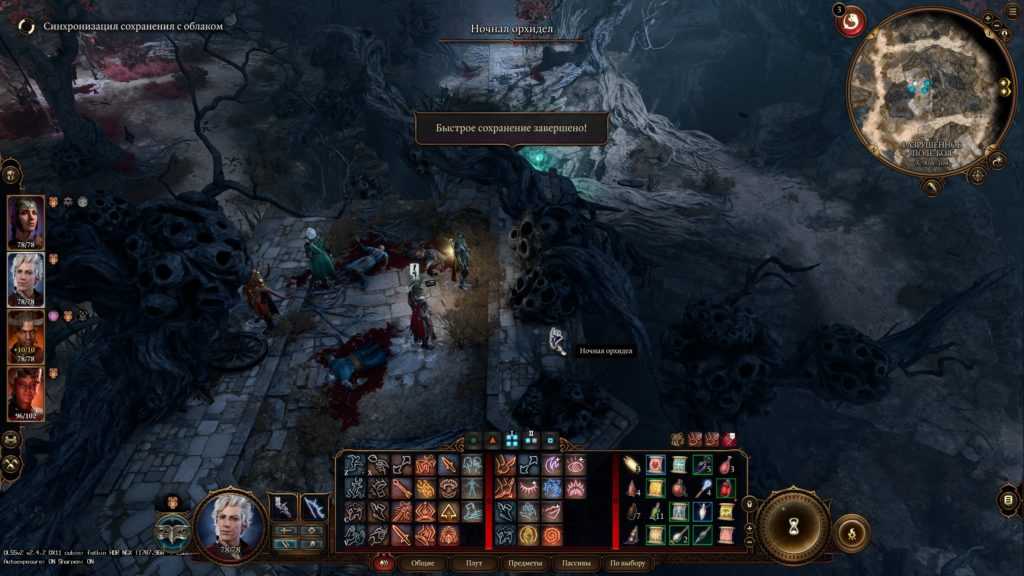Select the Предметы hotbar tab
This screenshot has width=1024, height=576.
click(x=526, y=564)
